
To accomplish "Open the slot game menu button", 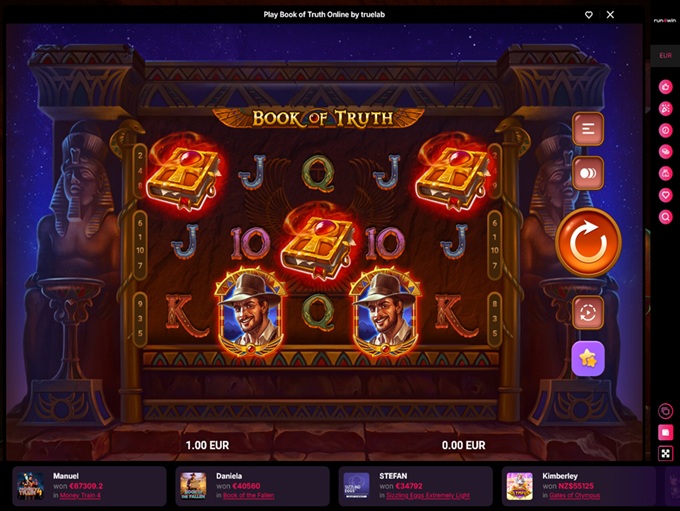I will [x=587, y=129].
